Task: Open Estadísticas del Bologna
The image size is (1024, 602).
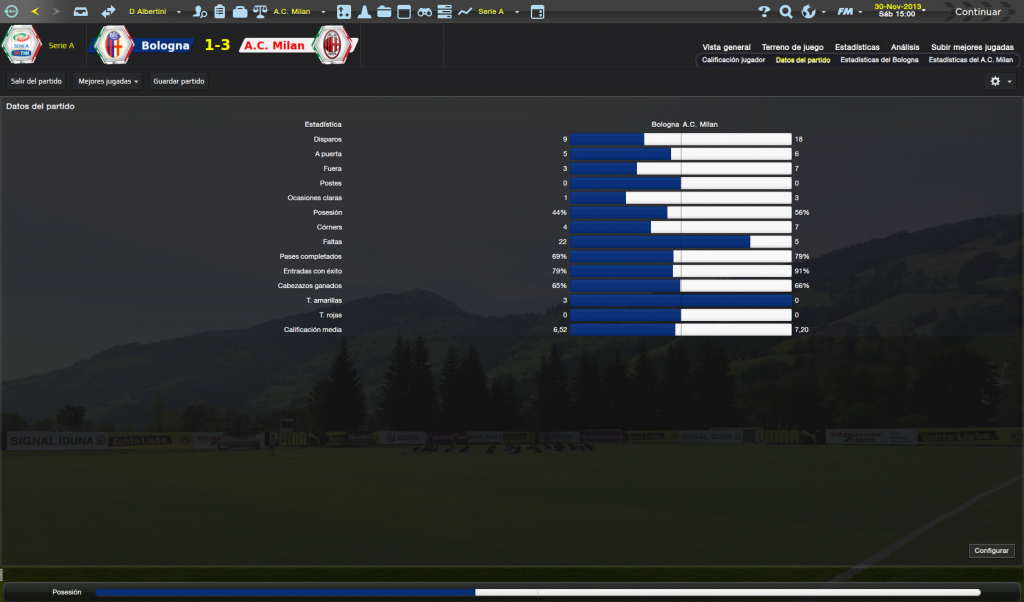Action: [879, 60]
